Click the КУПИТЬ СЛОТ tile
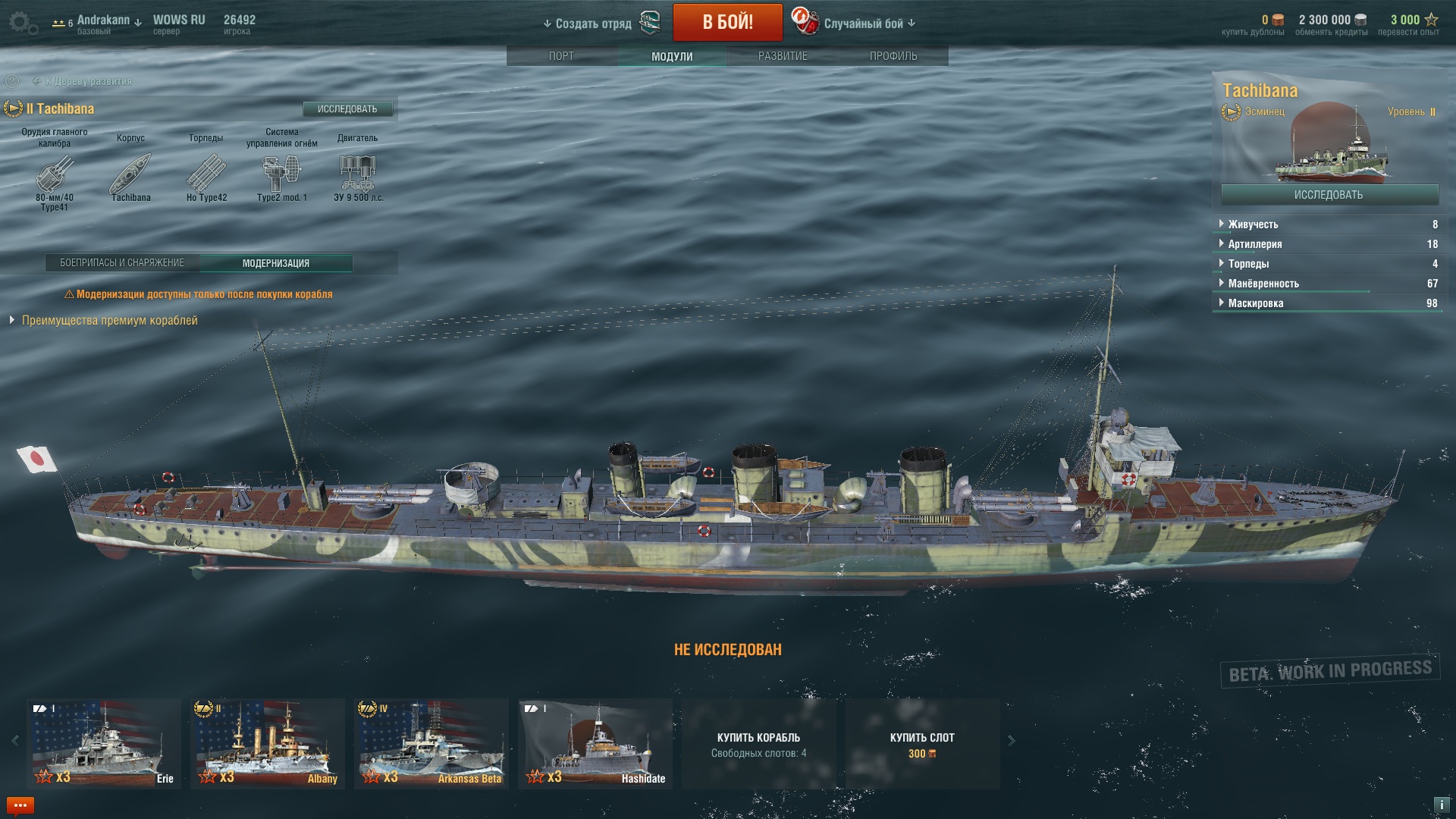Screen dimensions: 1456x819 coord(922,744)
